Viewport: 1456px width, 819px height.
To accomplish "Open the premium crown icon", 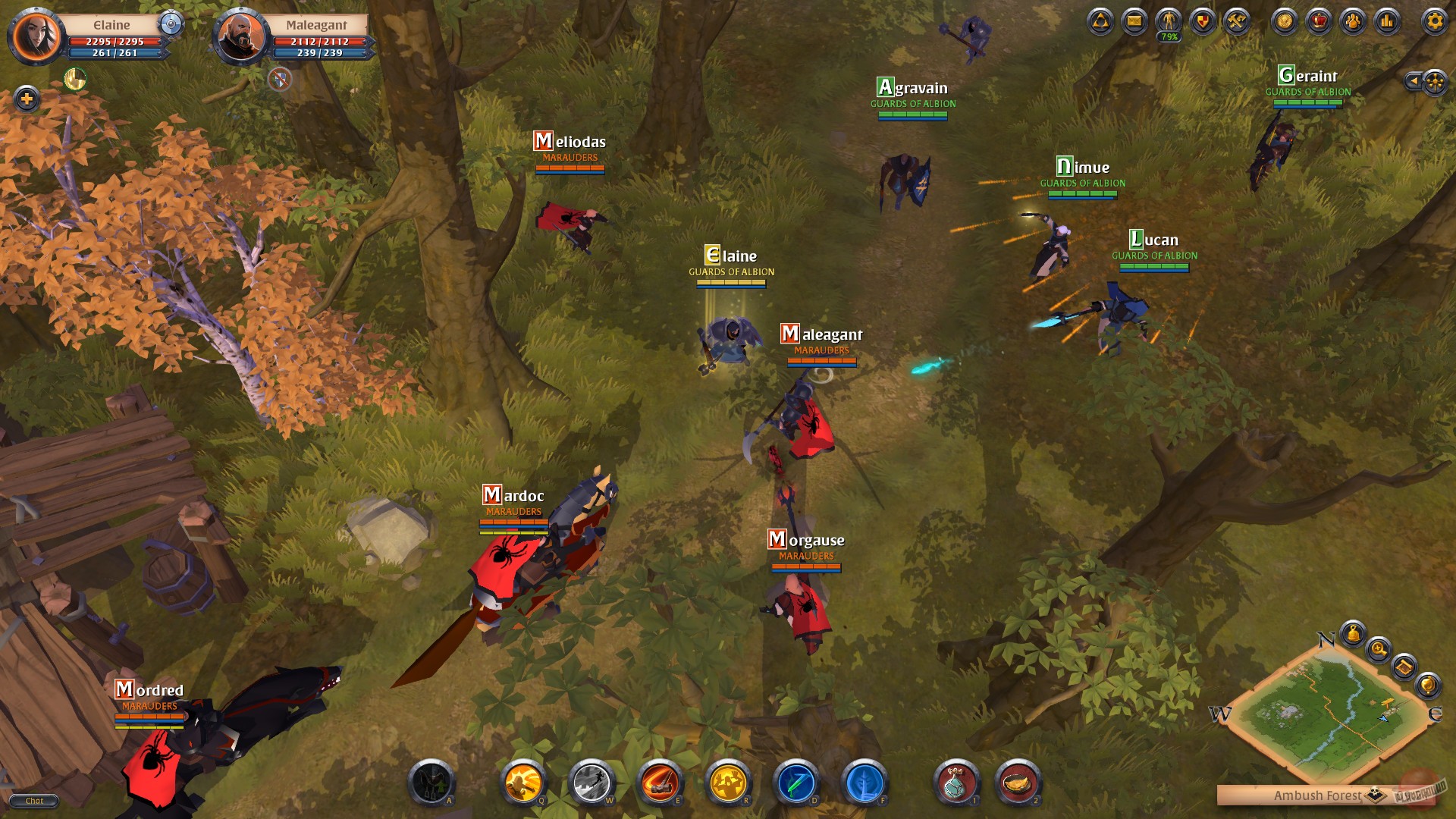I will [x=1319, y=22].
